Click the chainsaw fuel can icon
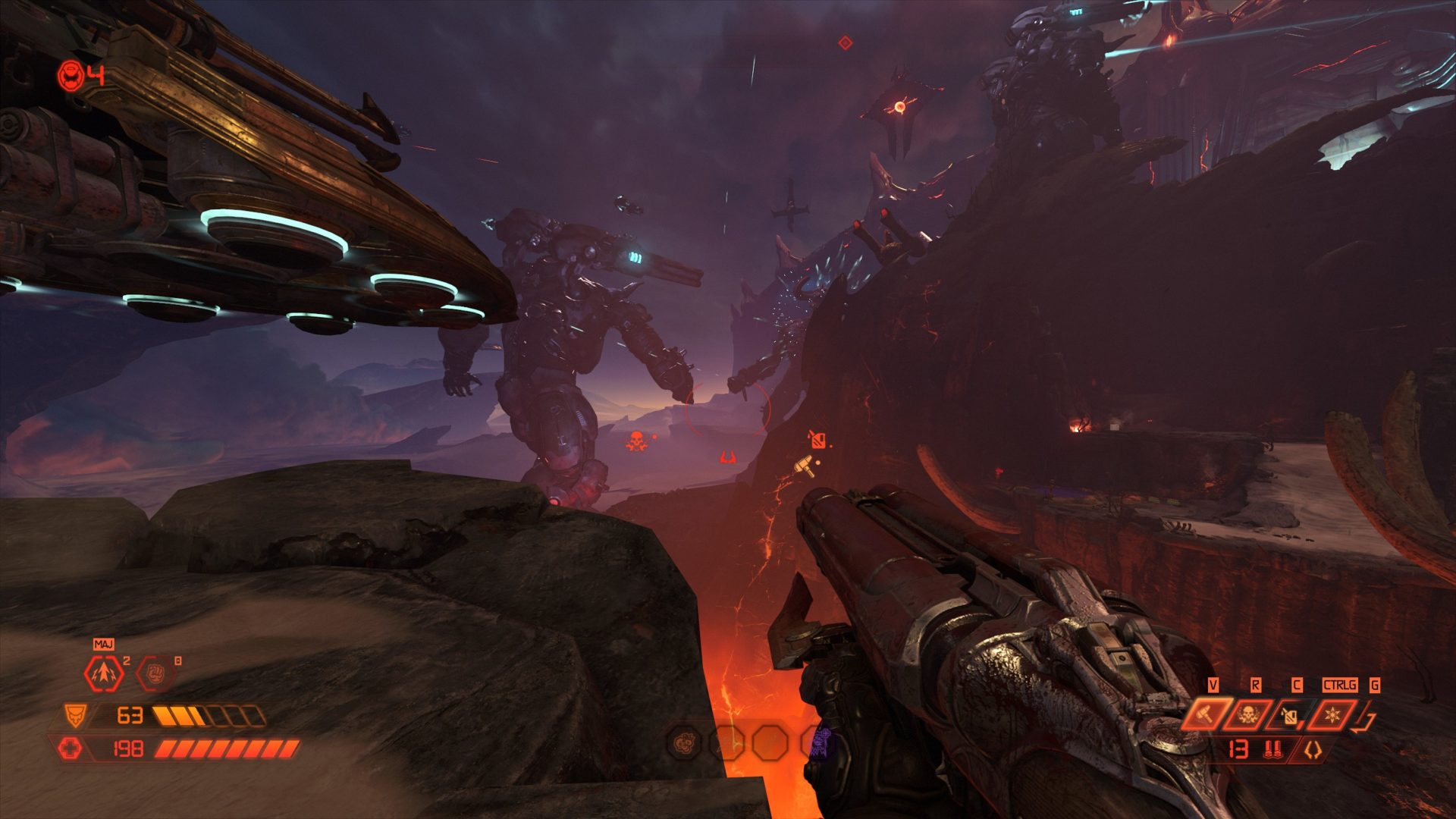This screenshot has height=819, width=1456. tap(1290, 715)
